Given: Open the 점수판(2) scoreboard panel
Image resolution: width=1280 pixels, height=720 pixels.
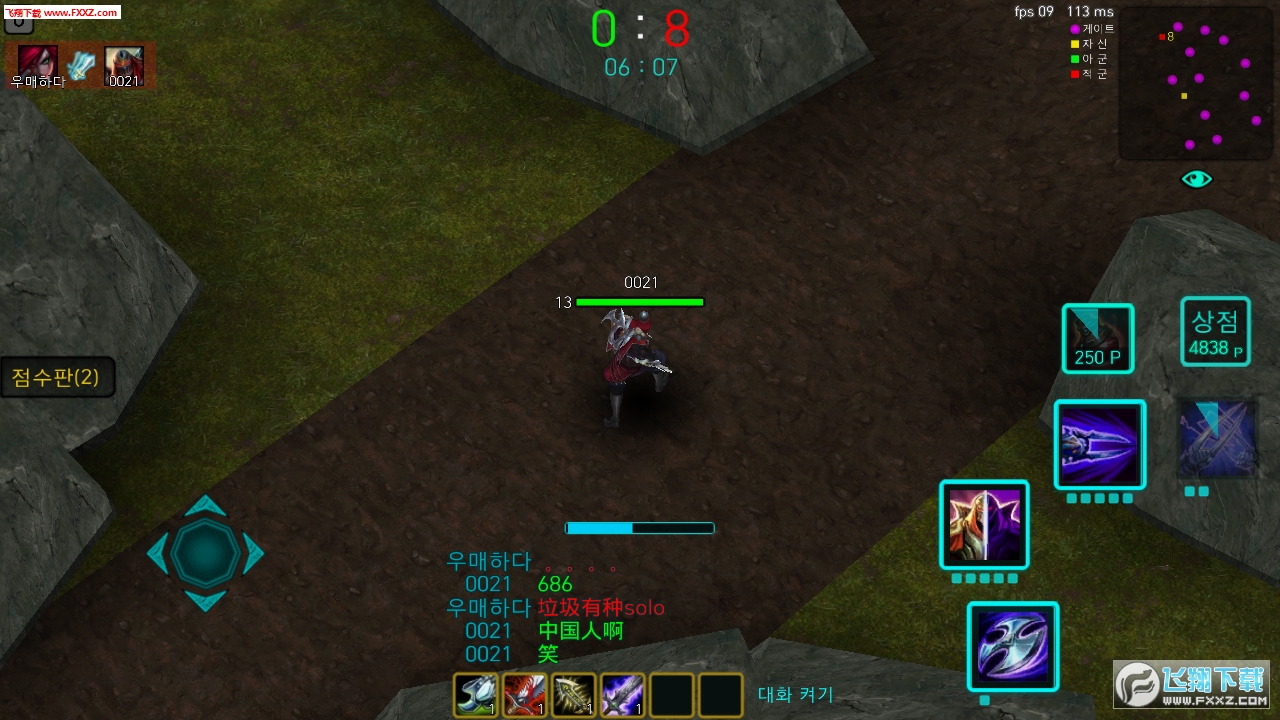Looking at the screenshot, I should (x=55, y=377).
